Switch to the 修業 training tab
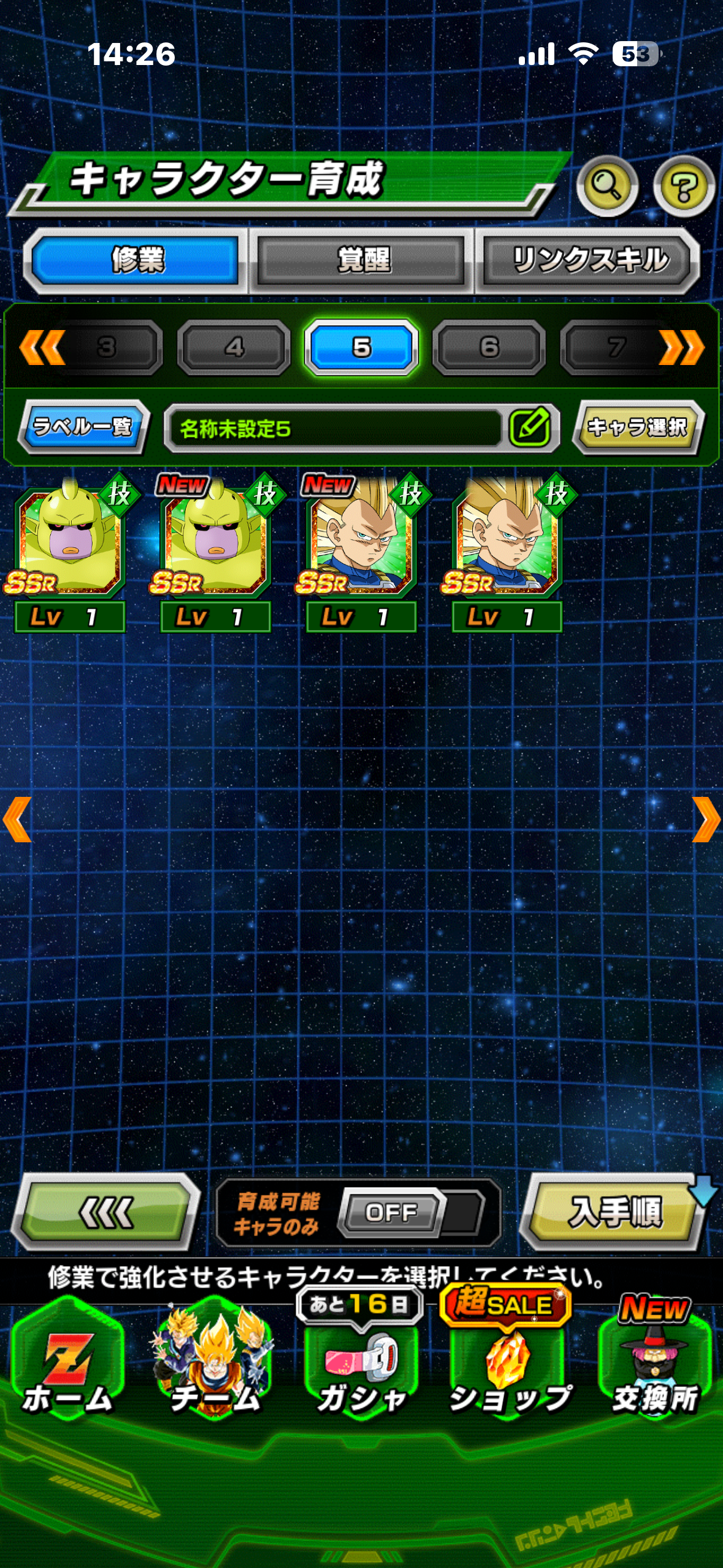The image size is (723, 1568). (136, 261)
